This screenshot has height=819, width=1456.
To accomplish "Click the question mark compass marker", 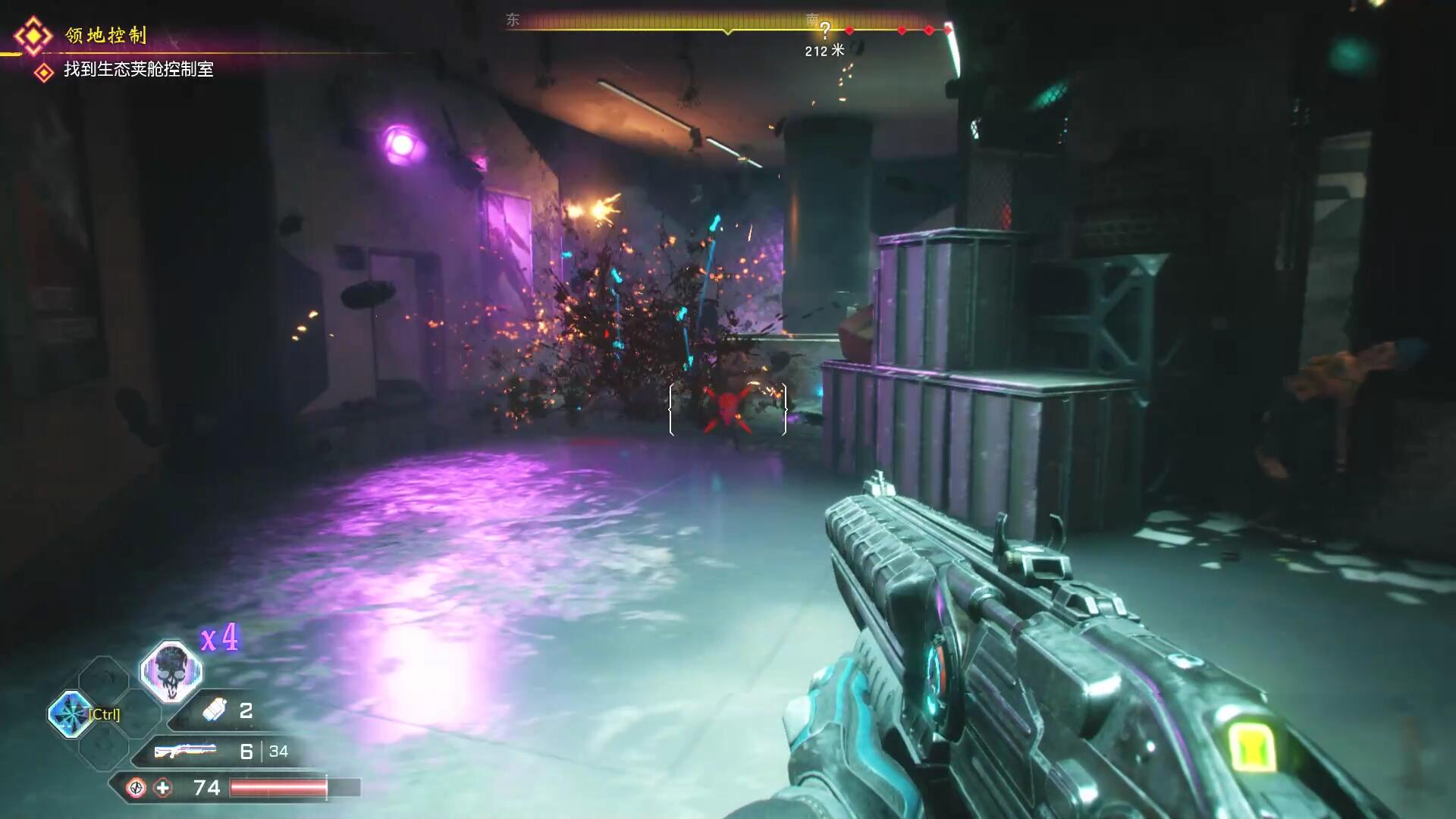I will pos(825,30).
